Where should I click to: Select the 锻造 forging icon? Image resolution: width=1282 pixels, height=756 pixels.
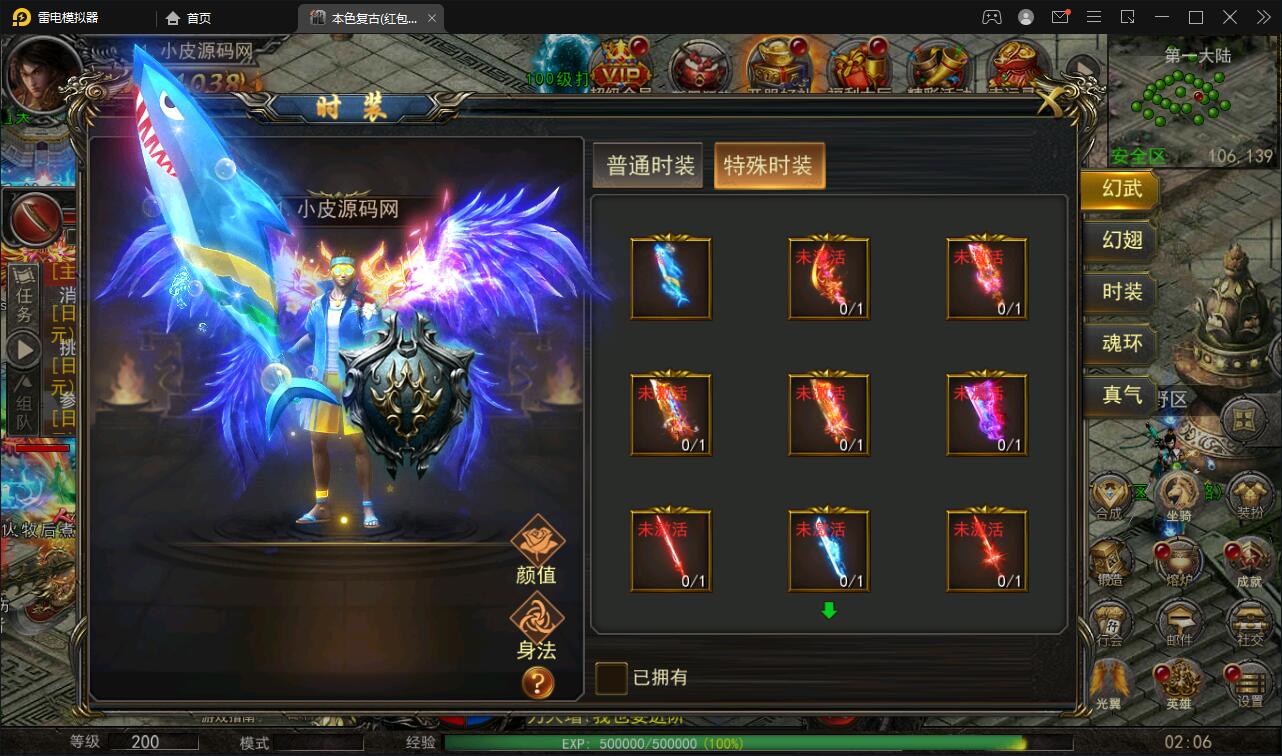(1113, 560)
